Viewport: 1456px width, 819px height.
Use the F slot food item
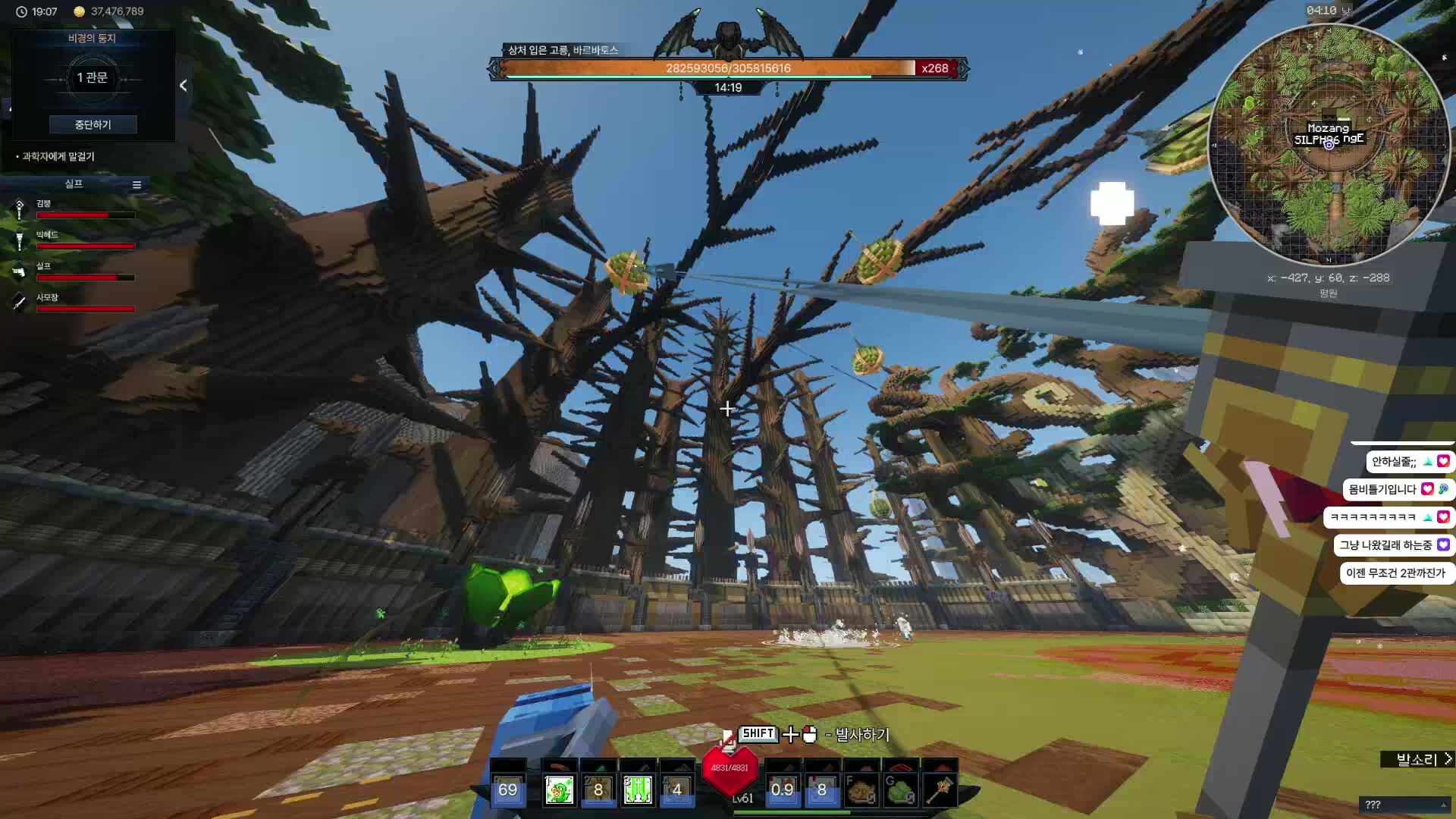[x=861, y=790]
